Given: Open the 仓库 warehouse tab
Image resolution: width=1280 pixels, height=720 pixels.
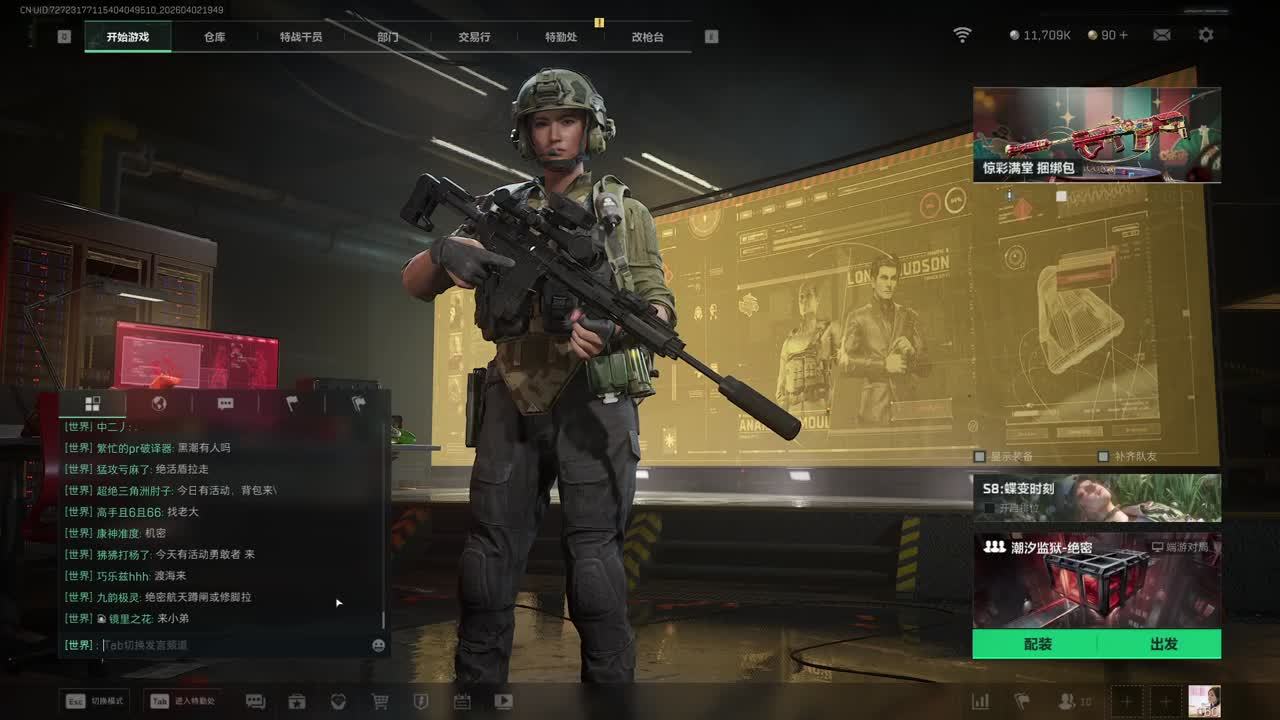Looking at the screenshot, I should coord(214,37).
